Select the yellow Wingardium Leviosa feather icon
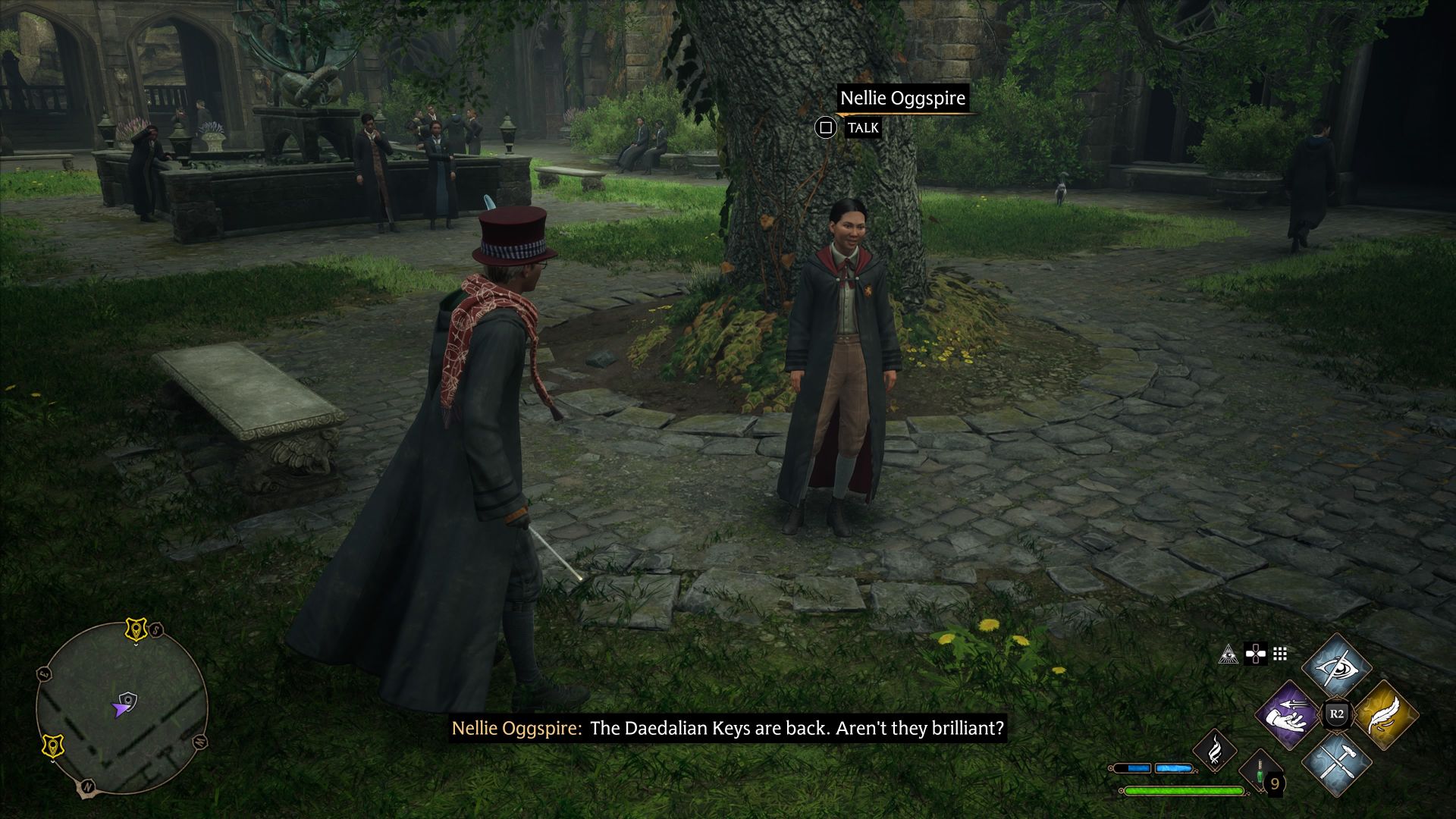Image resolution: width=1456 pixels, height=819 pixels. click(x=1386, y=714)
